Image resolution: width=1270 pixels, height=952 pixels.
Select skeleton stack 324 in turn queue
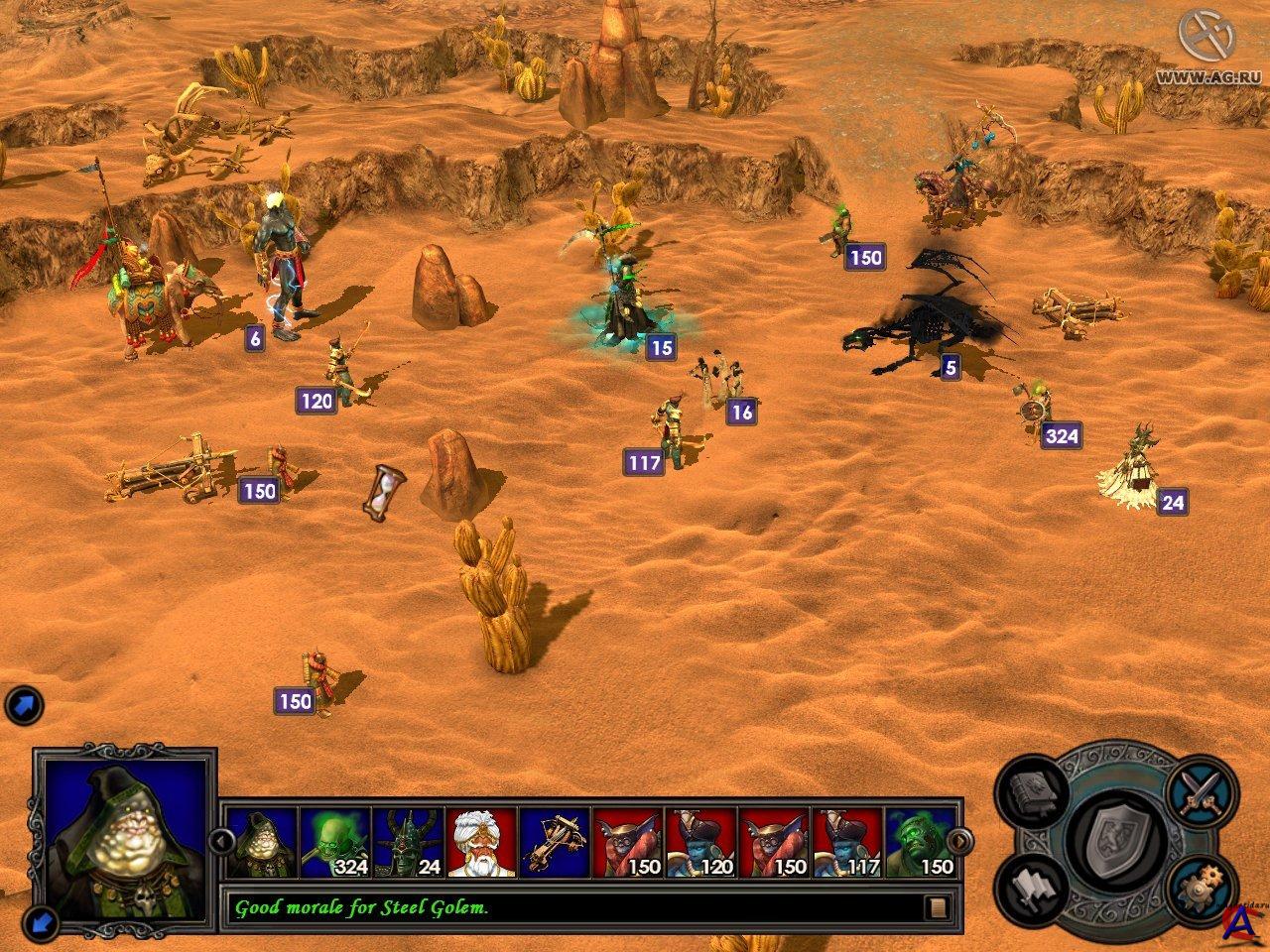point(335,842)
